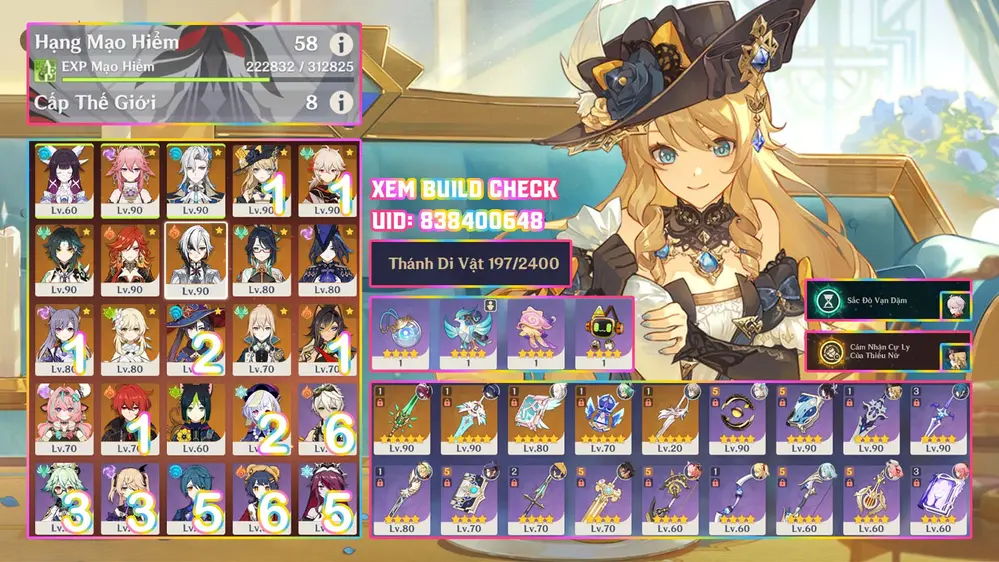Select the blue orb lantern gadget
The image size is (999, 562).
tap(405, 330)
